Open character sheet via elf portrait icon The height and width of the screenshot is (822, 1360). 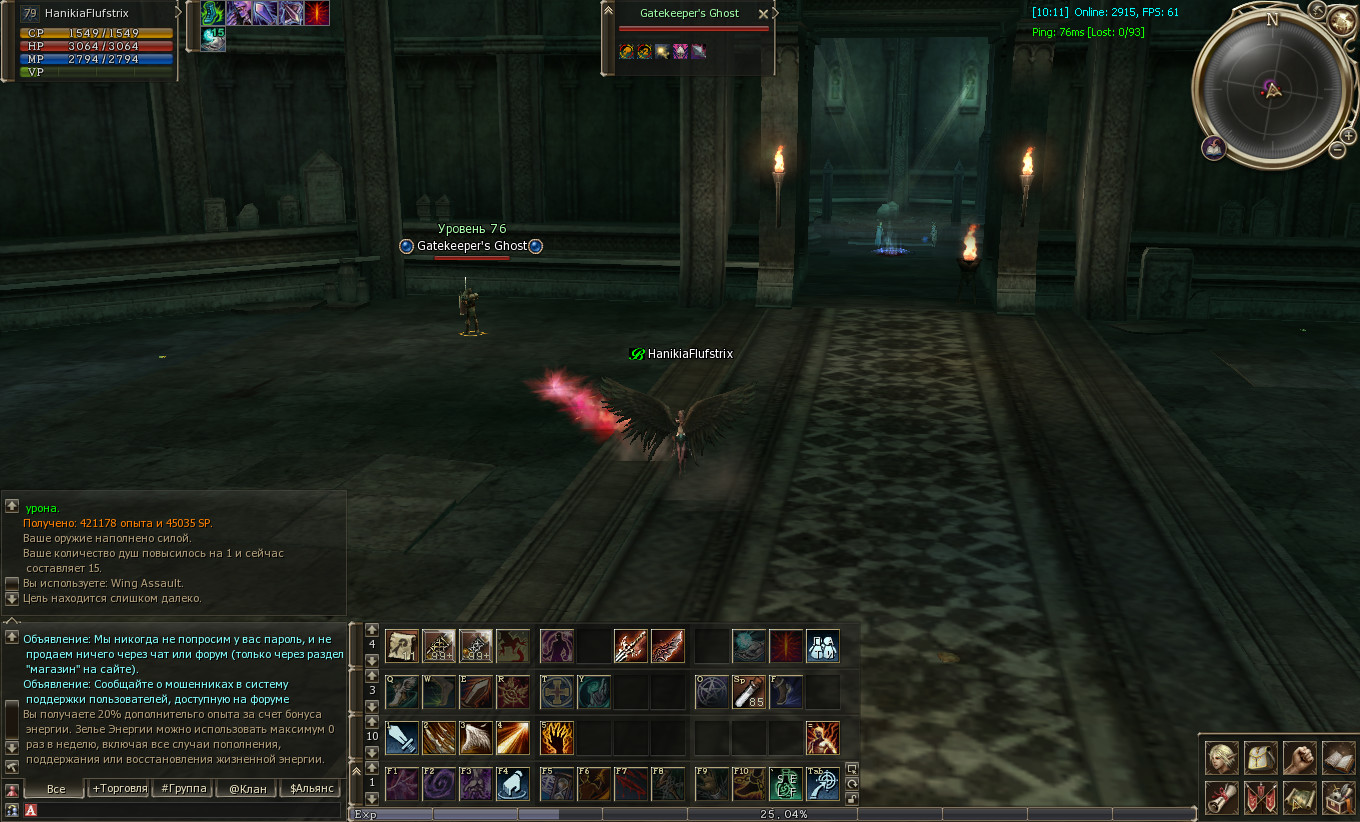click(x=1221, y=757)
